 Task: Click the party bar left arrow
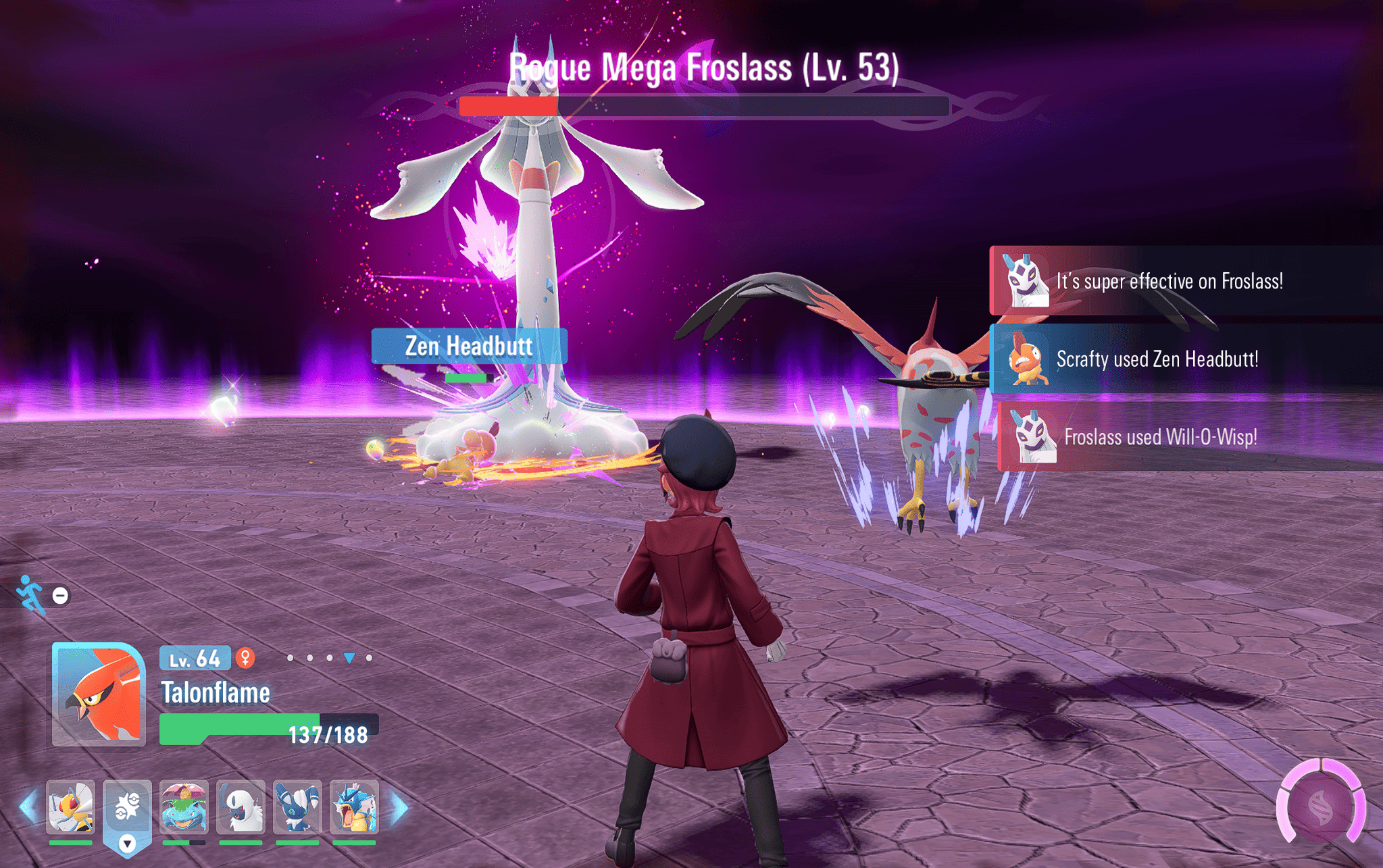[28, 807]
